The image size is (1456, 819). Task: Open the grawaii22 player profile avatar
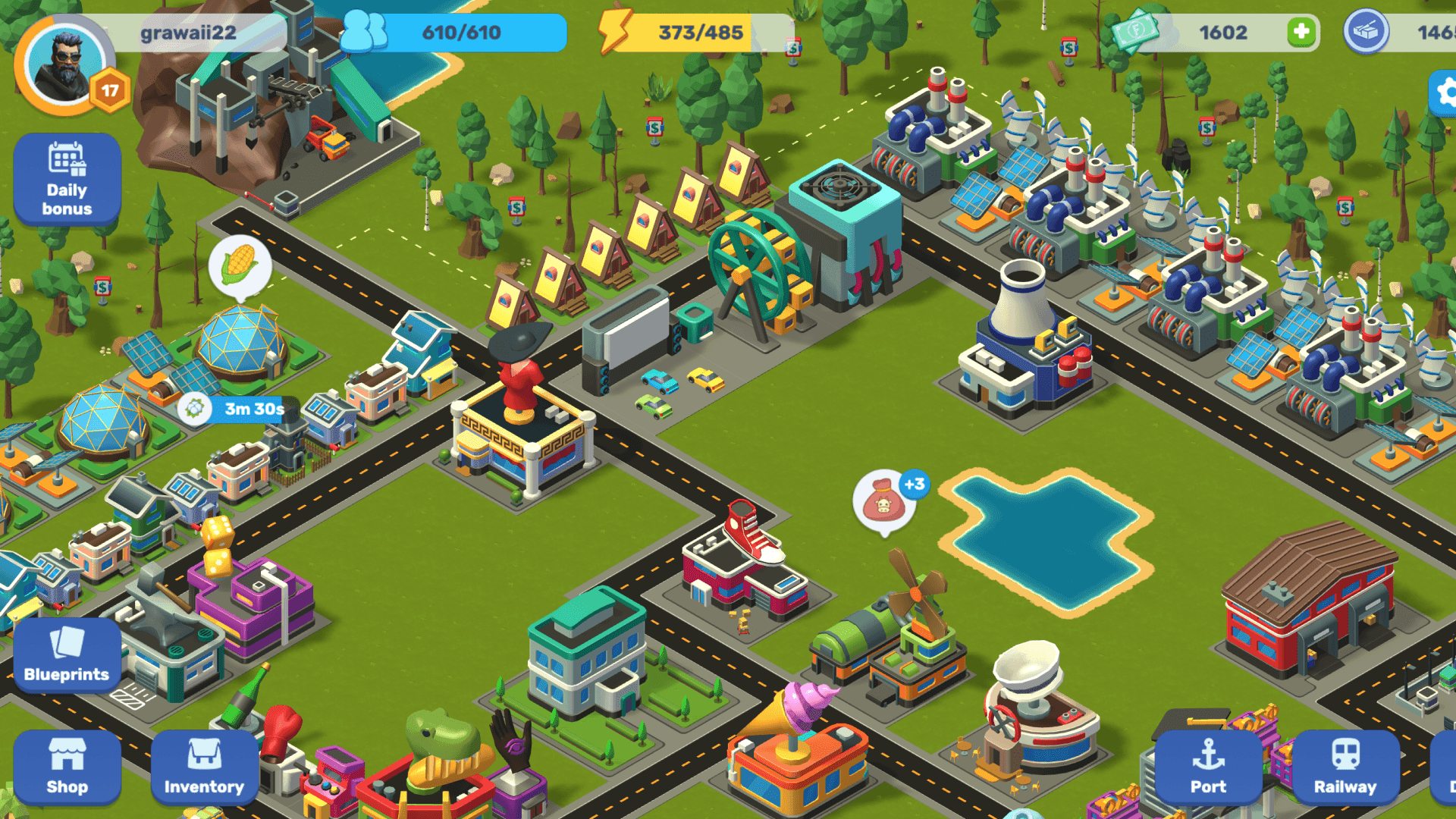point(64,64)
